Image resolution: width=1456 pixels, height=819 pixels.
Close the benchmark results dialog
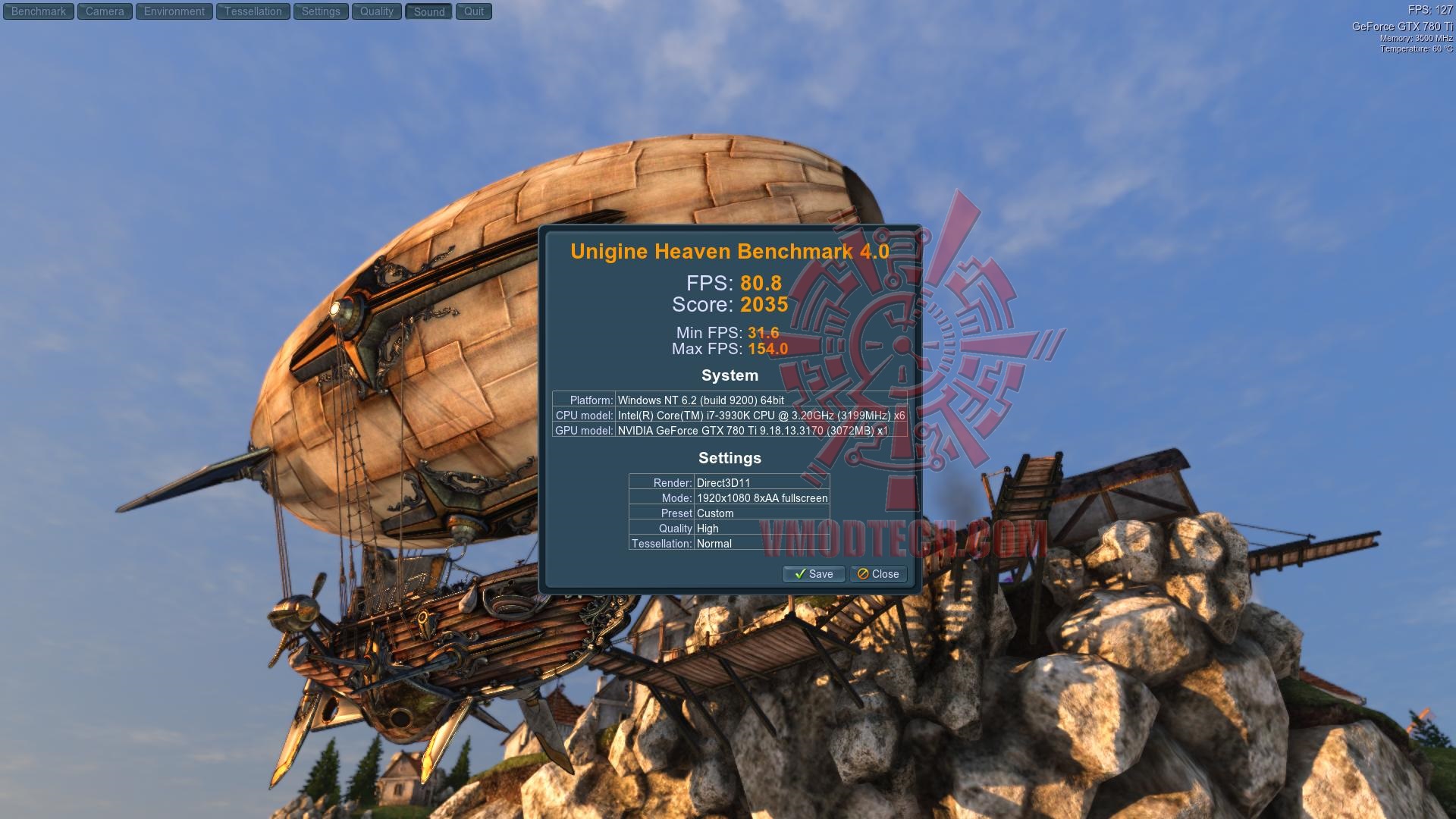(x=878, y=574)
